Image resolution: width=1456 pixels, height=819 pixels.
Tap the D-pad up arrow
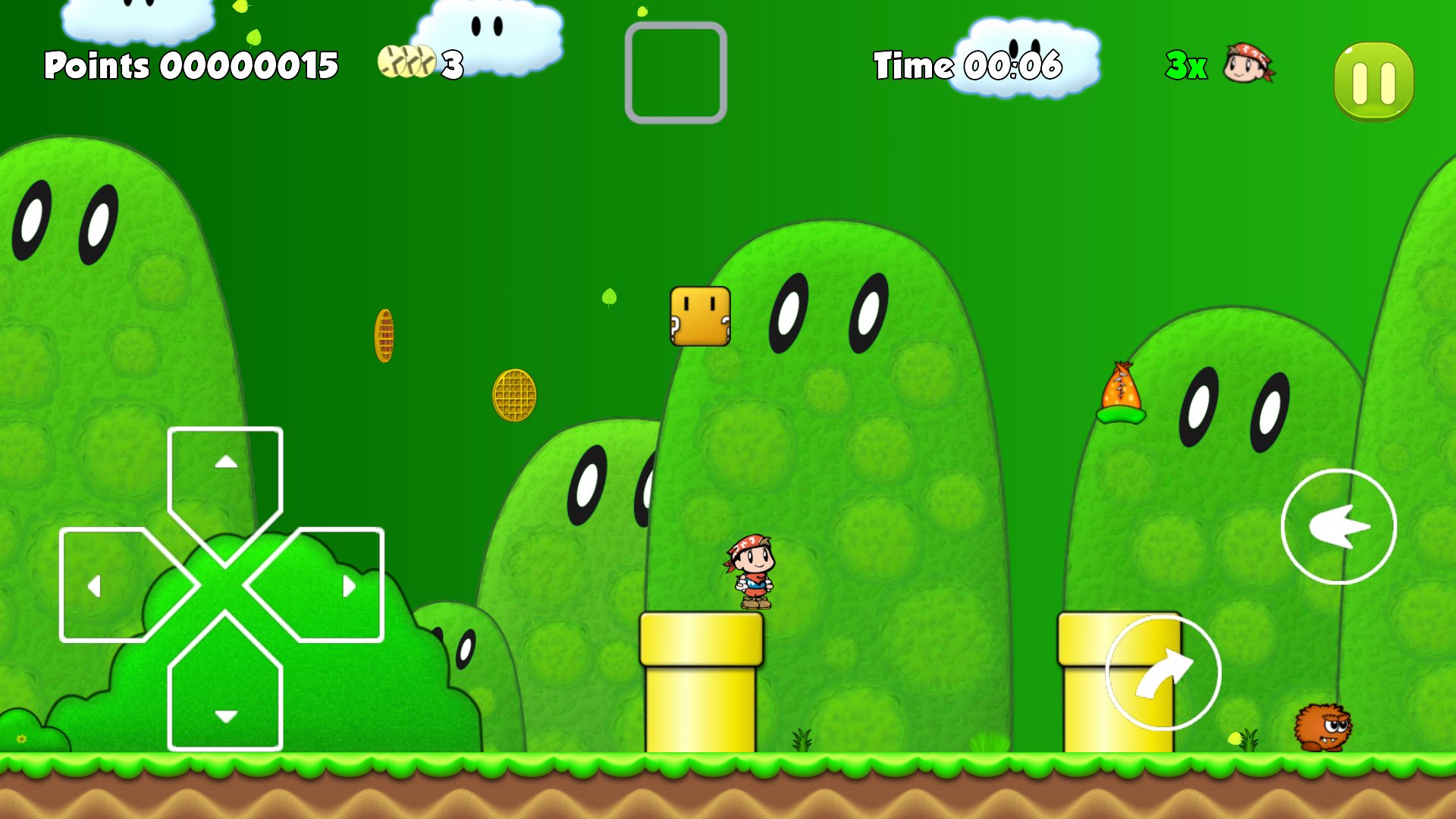[225, 476]
